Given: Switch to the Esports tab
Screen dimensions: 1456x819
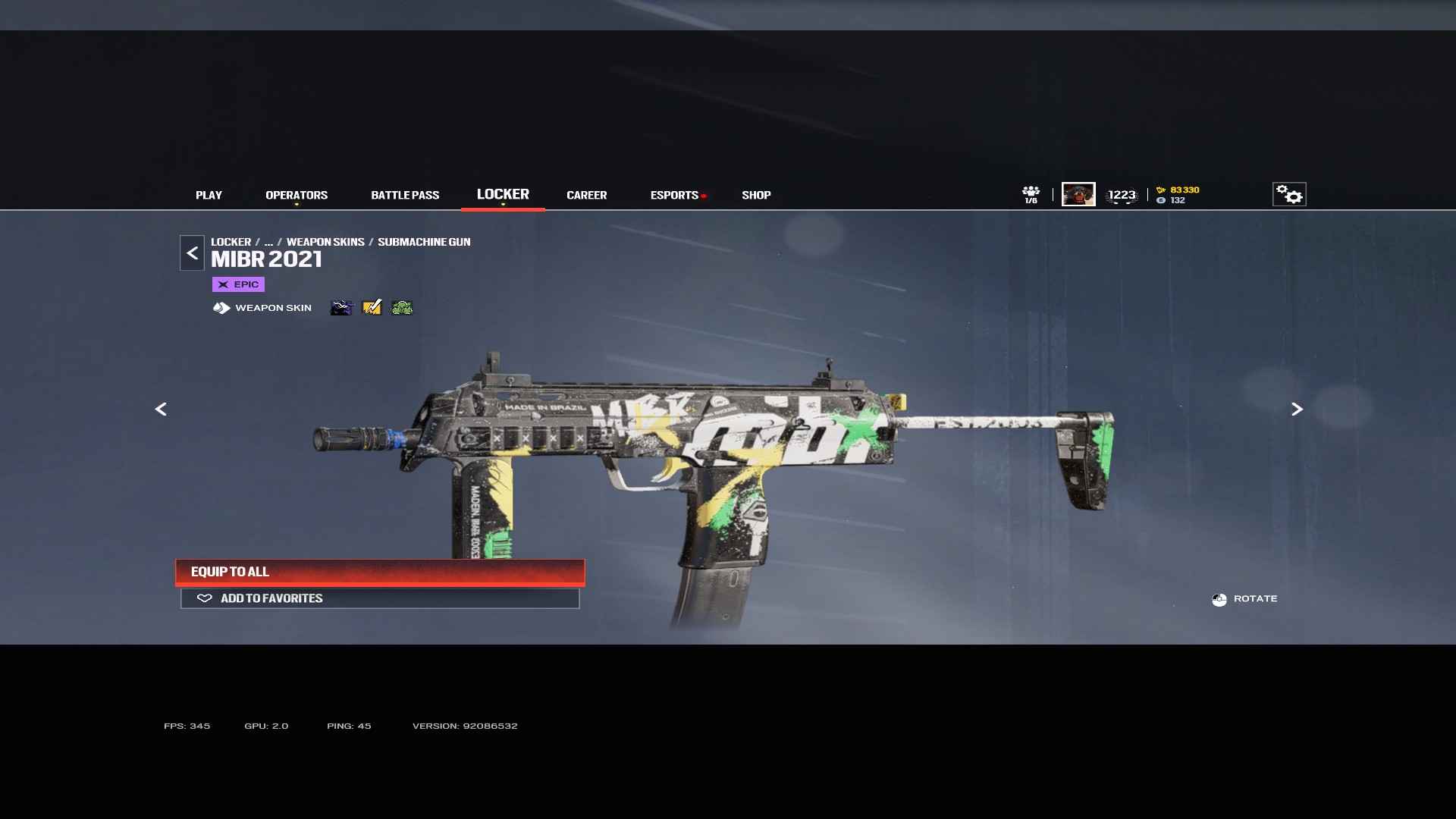Looking at the screenshot, I should pyautogui.click(x=674, y=195).
